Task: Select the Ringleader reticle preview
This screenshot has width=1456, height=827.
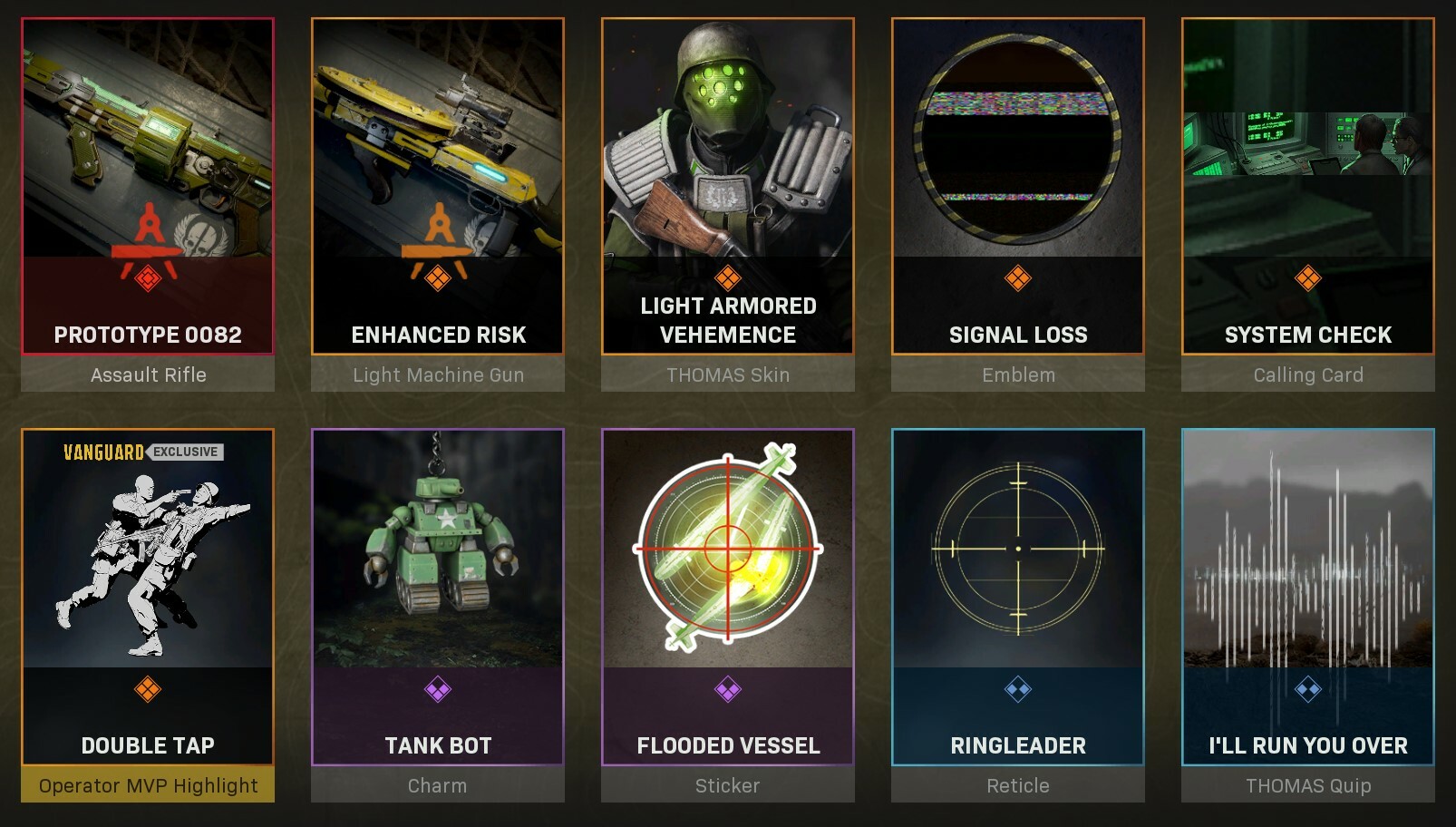Action: point(1018,544)
